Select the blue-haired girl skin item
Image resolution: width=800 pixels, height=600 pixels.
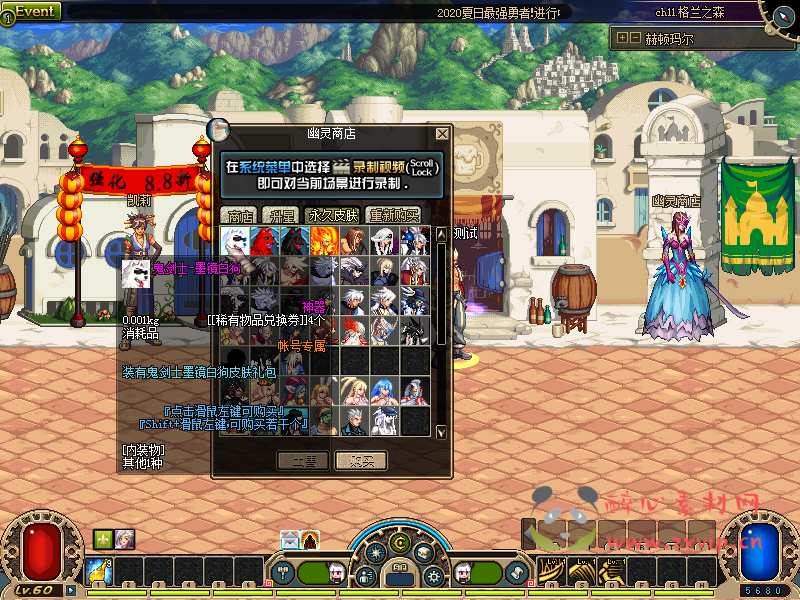tap(384, 391)
